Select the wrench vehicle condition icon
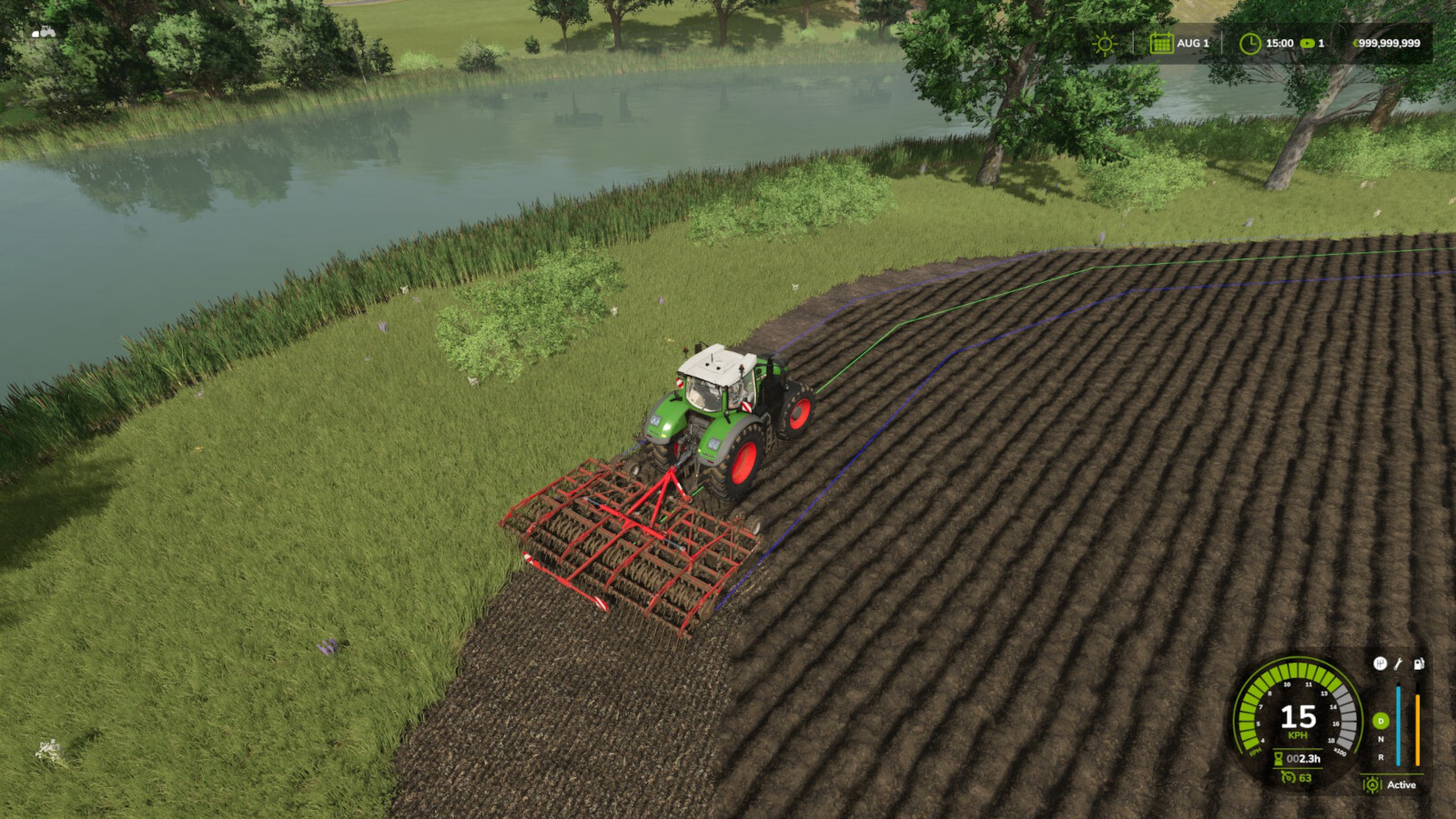1456x819 pixels. coord(1398,664)
